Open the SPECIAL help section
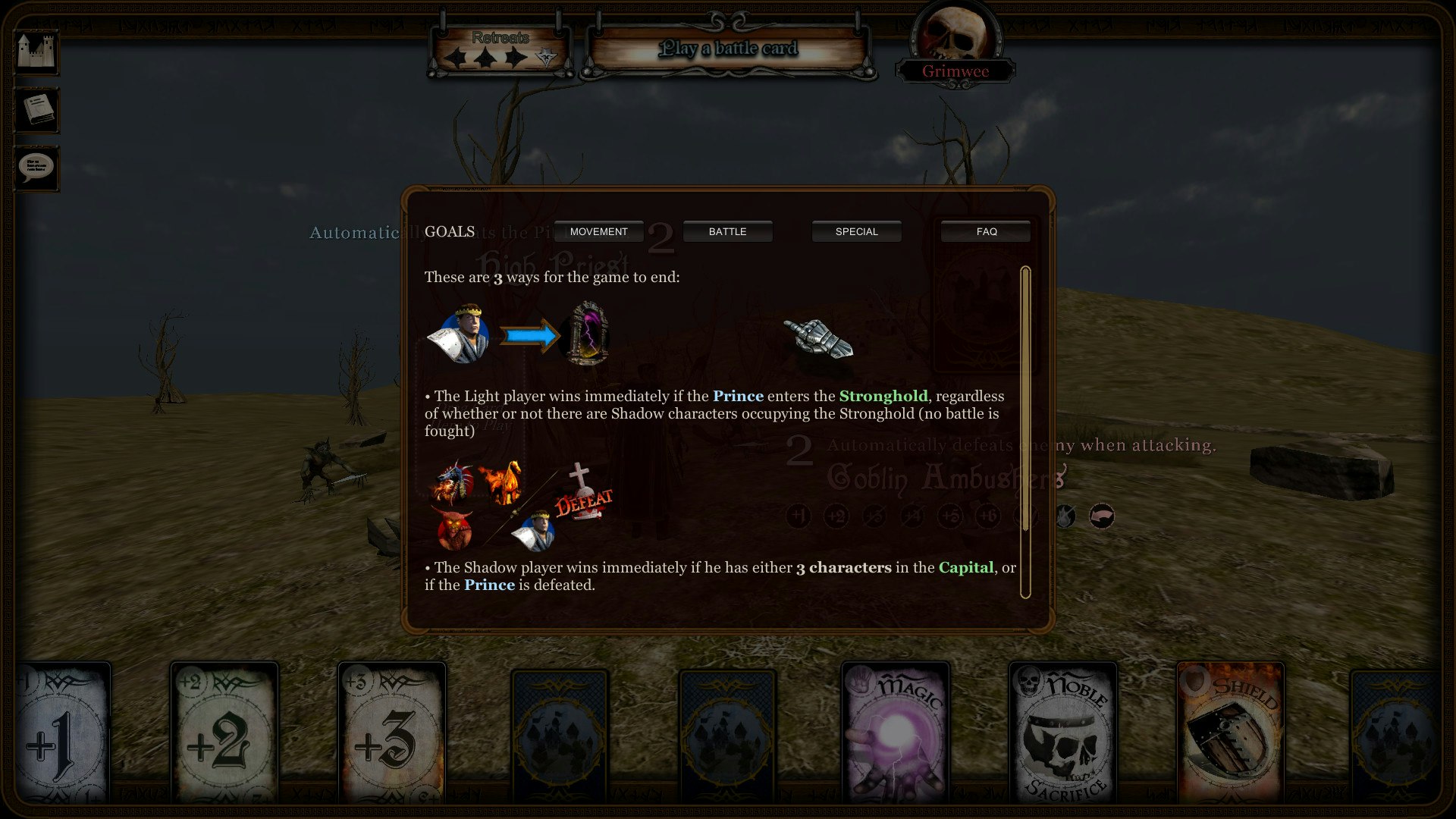The image size is (1456, 819). pyautogui.click(x=856, y=231)
